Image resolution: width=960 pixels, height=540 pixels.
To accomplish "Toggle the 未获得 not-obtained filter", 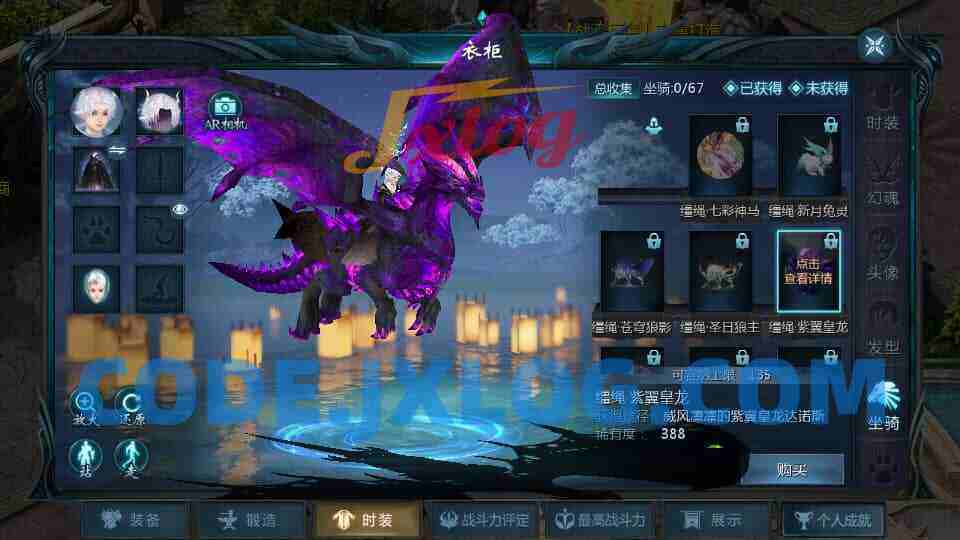I will tap(819, 88).
